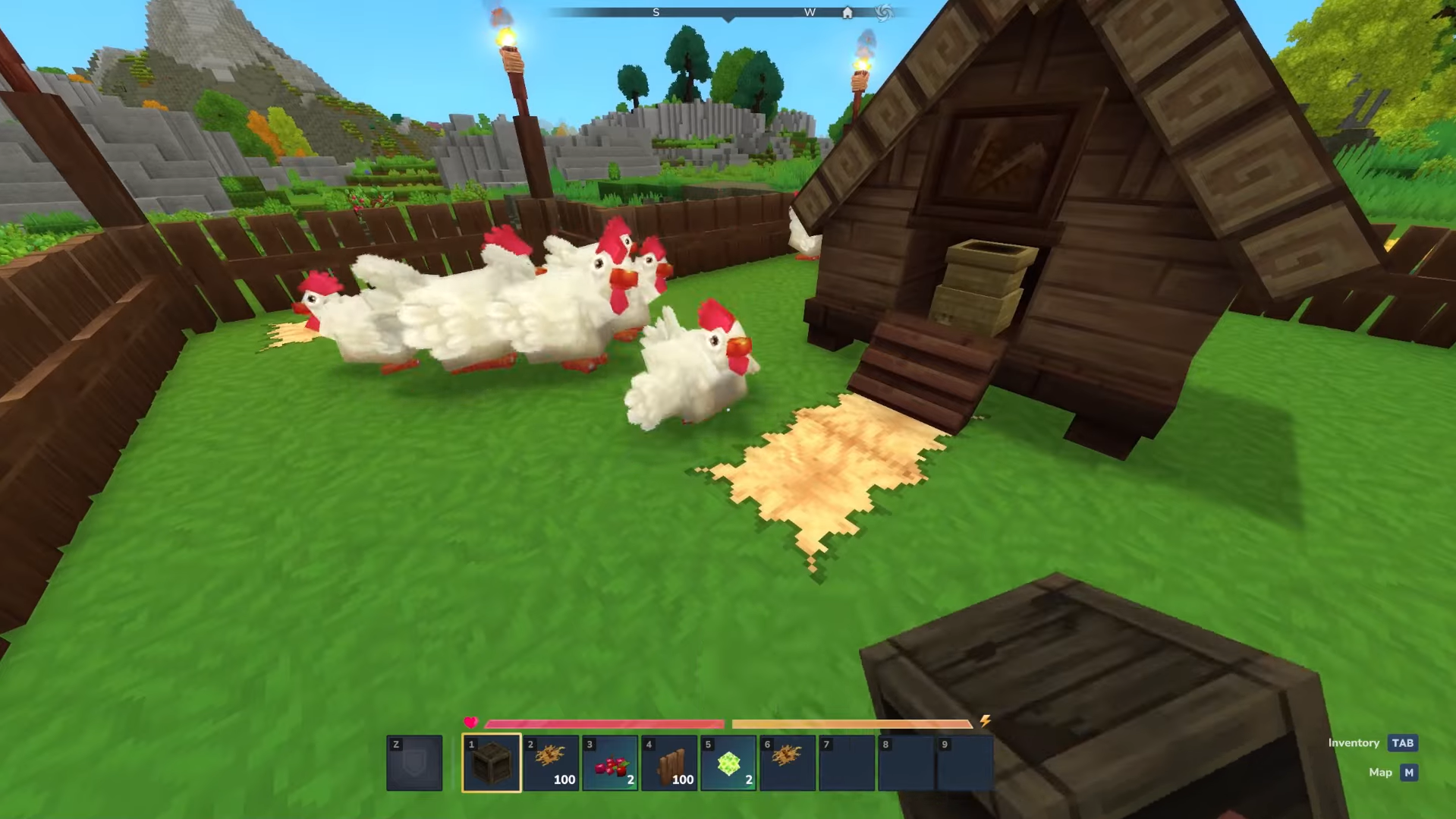The width and height of the screenshot is (1456, 819).
Task: Select the wooden crate in hotbar slot 1
Action: click(x=491, y=761)
